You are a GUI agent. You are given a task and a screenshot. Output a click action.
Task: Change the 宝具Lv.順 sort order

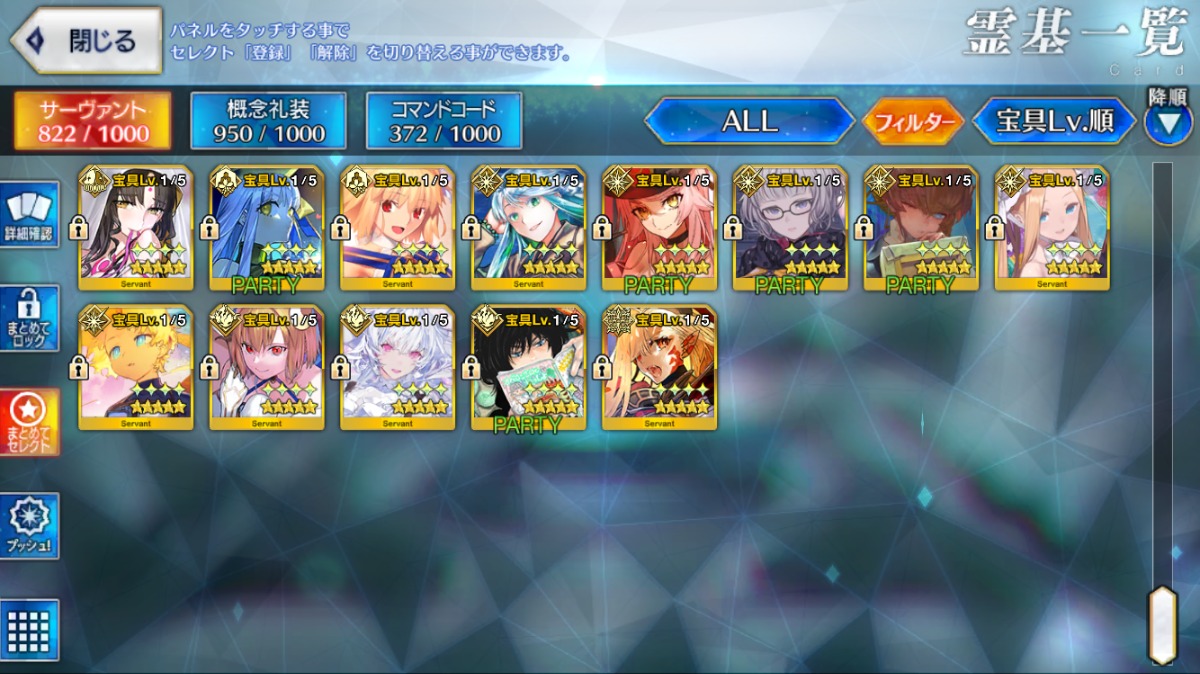click(1055, 122)
